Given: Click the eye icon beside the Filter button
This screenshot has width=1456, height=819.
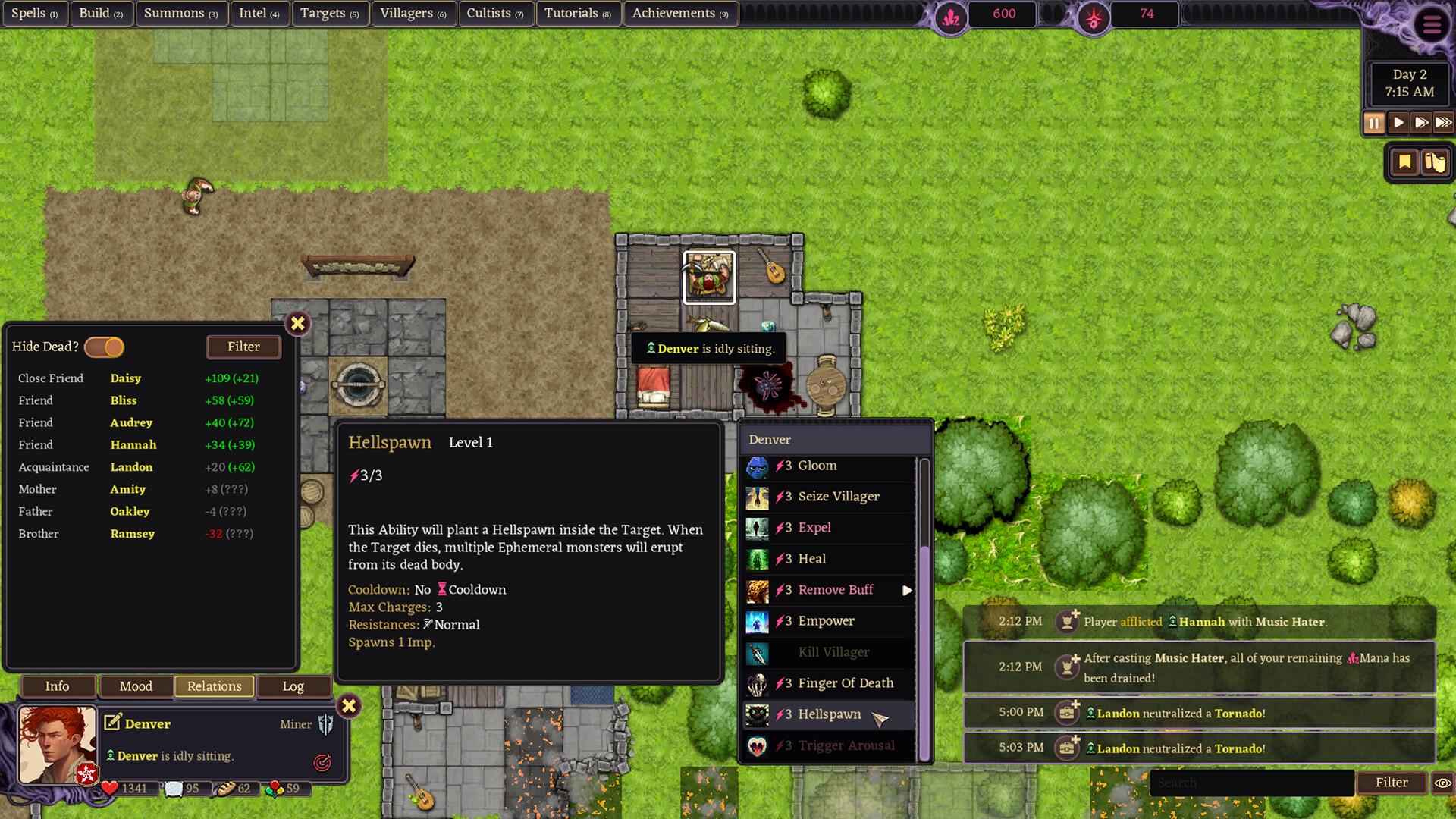Looking at the screenshot, I should coord(1440,782).
